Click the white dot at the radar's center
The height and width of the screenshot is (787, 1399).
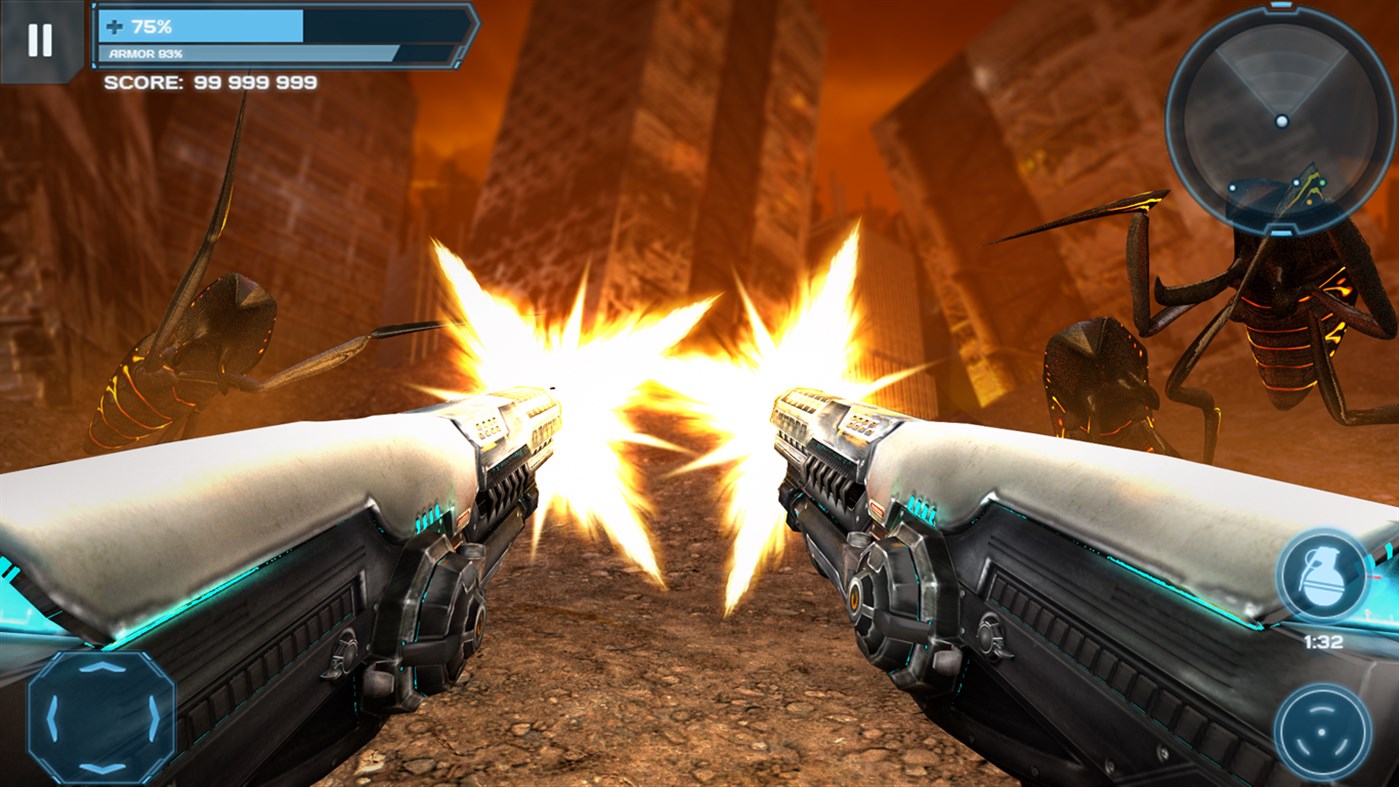coord(1282,121)
